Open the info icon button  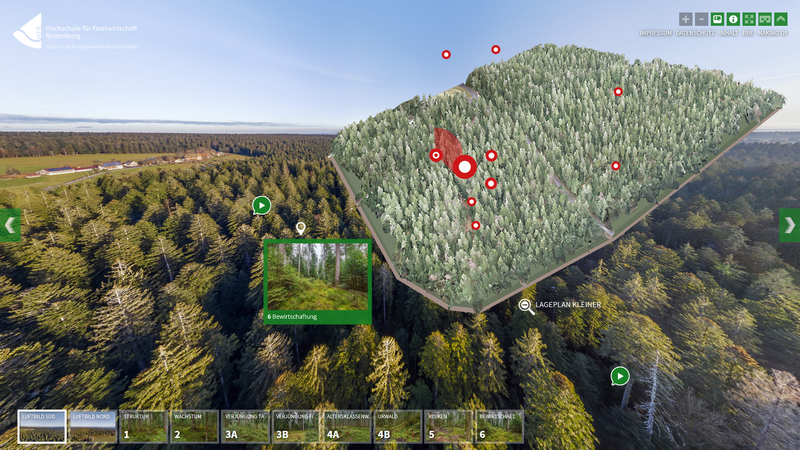point(733,19)
